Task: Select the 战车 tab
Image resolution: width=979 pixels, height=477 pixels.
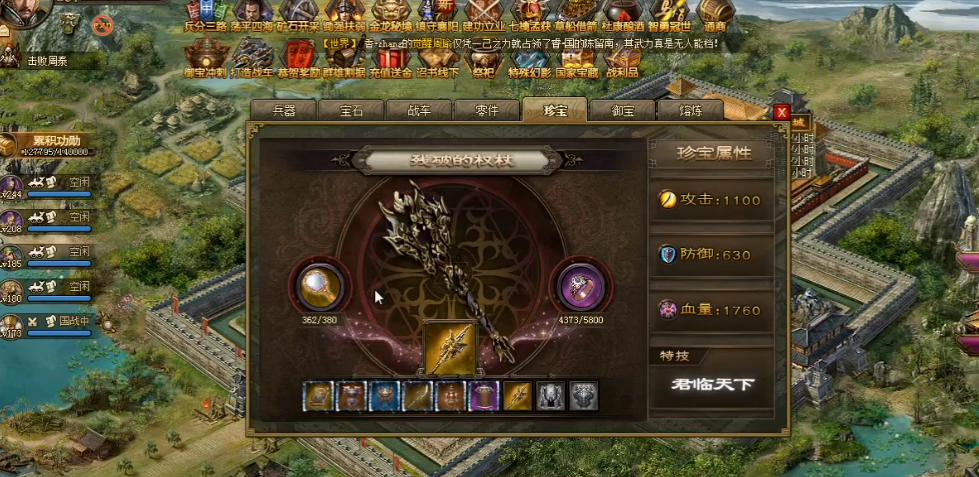Action: [x=419, y=110]
